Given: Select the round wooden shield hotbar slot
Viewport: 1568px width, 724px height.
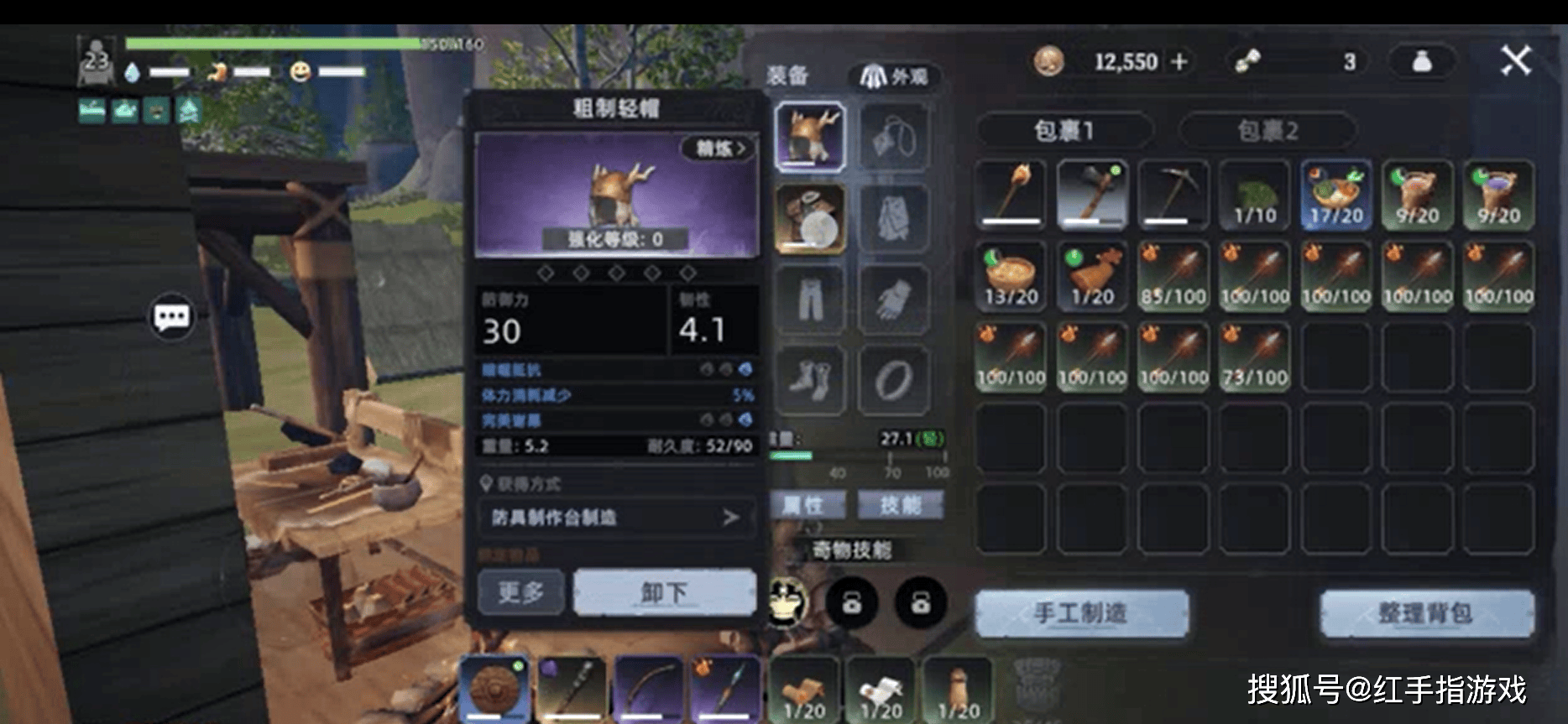Looking at the screenshot, I should [x=494, y=689].
